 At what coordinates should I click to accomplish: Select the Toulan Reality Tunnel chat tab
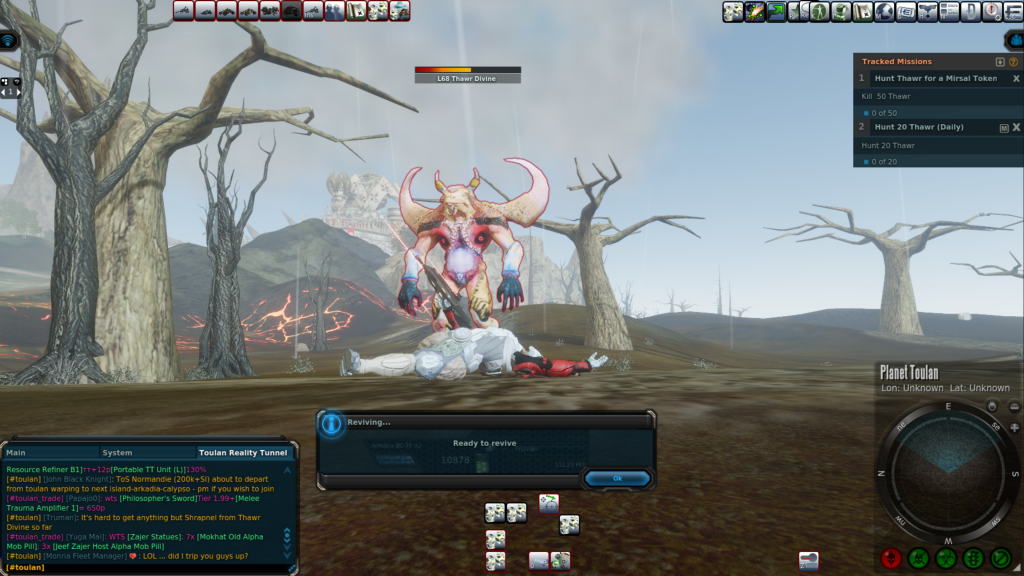(245, 453)
